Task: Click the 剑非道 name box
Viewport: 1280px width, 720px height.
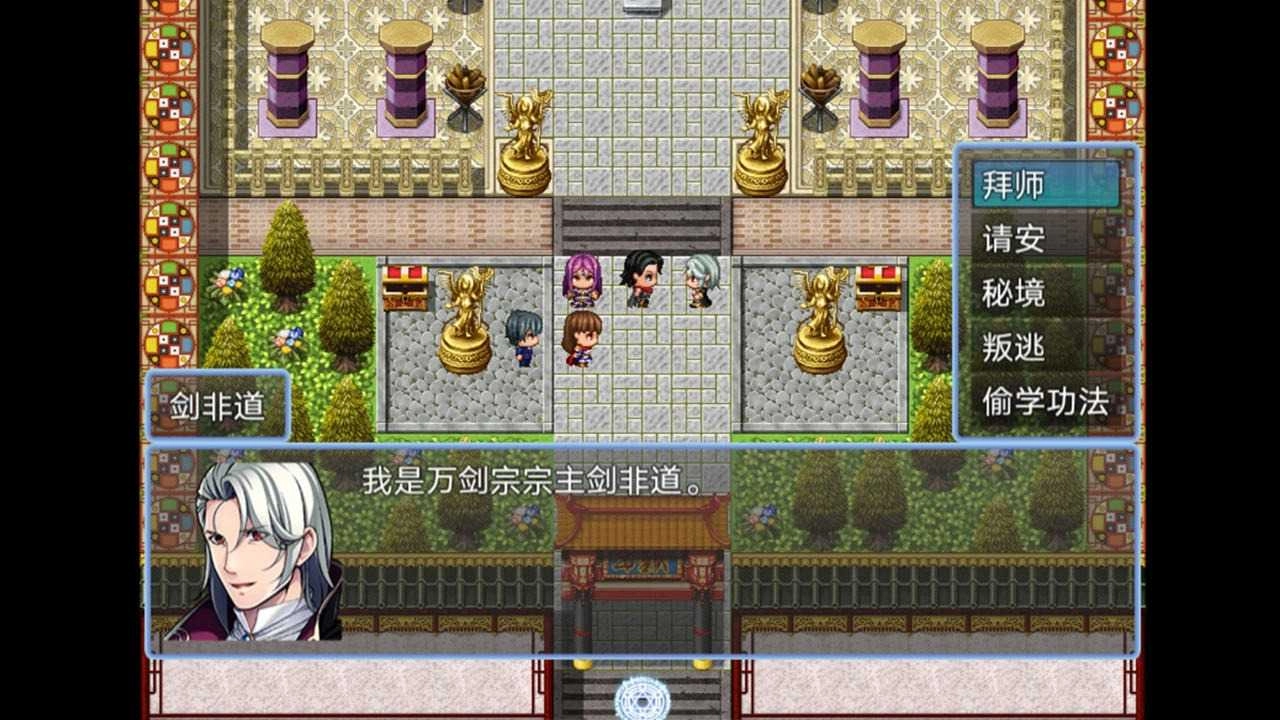Action: click(x=220, y=405)
